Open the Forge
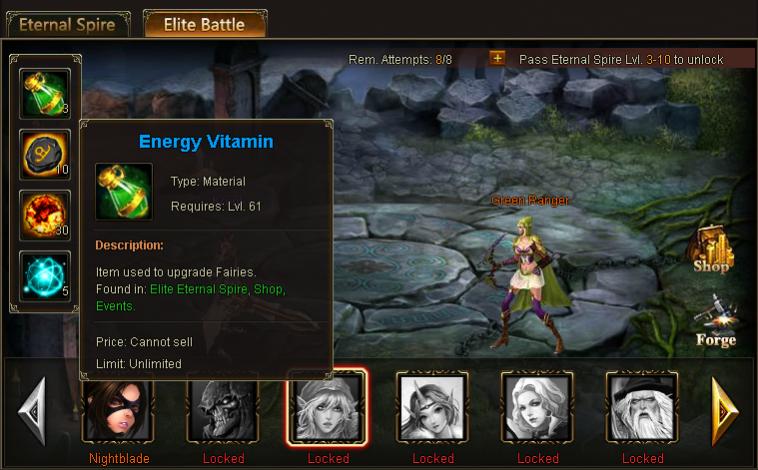The width and height of the screenshot is (758, 470). [715, 322]
